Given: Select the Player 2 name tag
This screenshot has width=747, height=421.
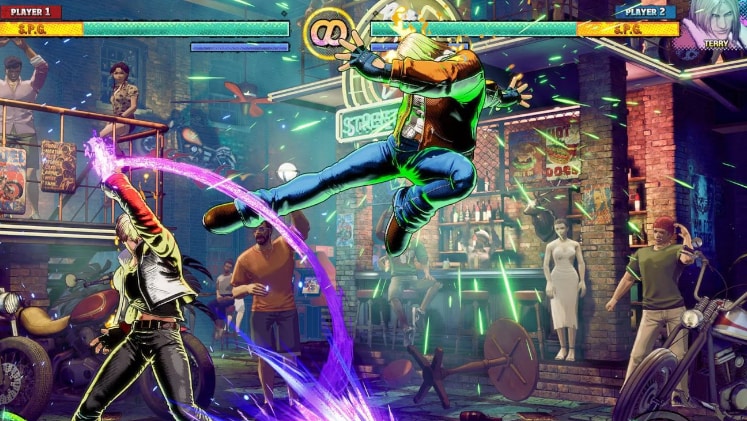Looking at the screenshot, I should (645, 12).
